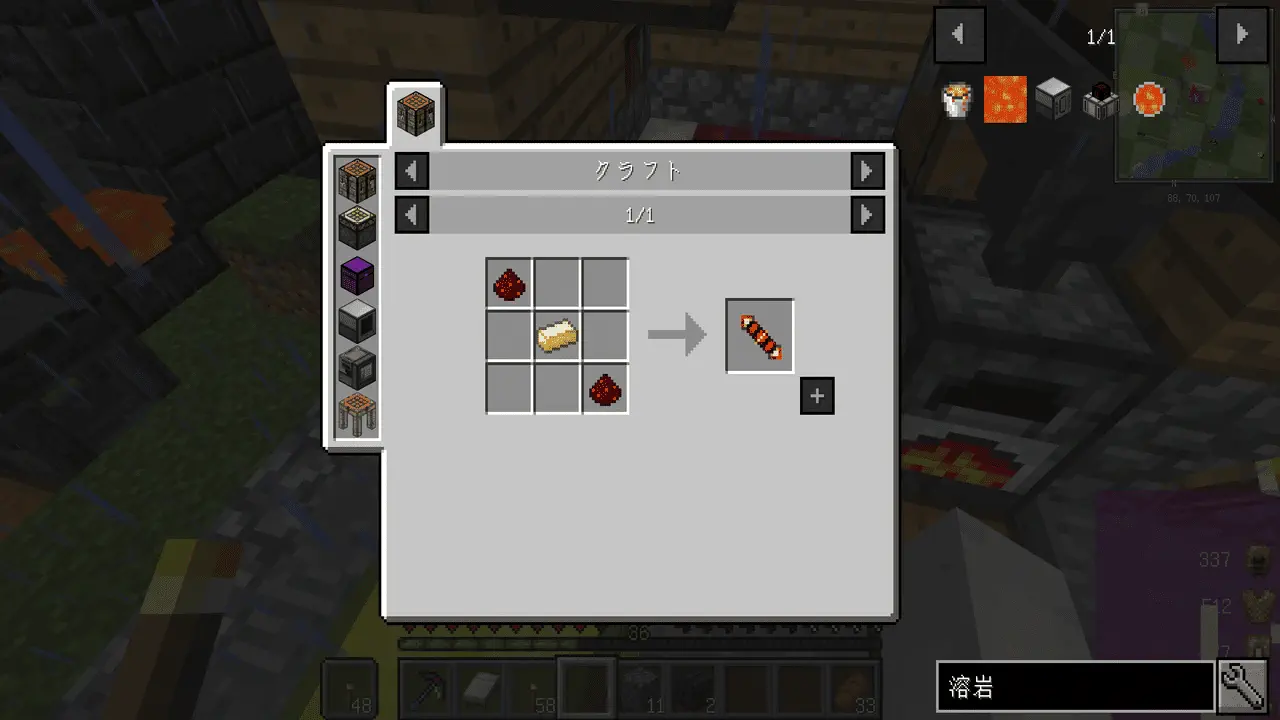Go to next recipe category beside クラフト

pos(867,171)
